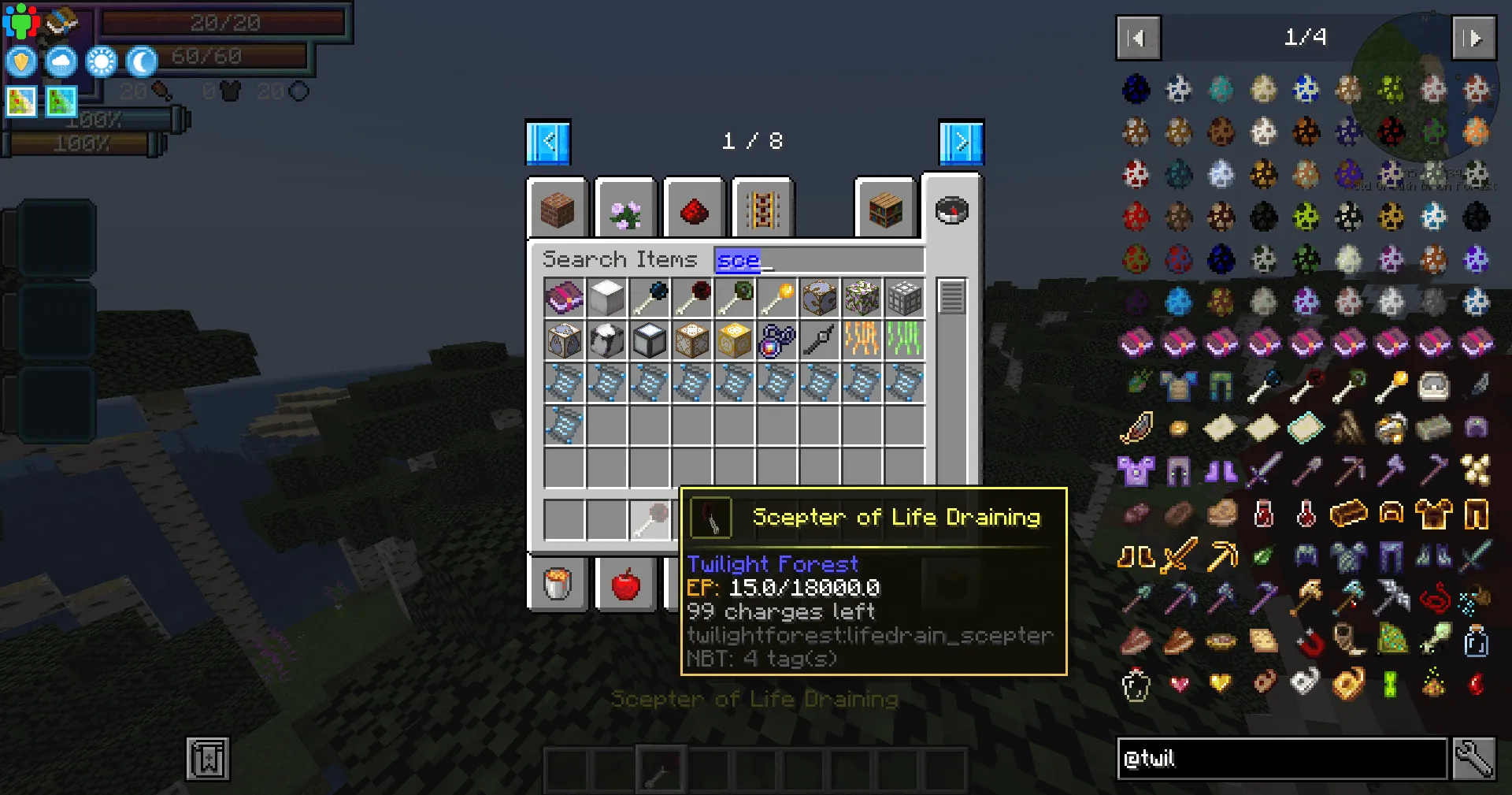Toggle the rain weather button
Viewport: 1512px width, 795px height.
(x=60, y=61)
